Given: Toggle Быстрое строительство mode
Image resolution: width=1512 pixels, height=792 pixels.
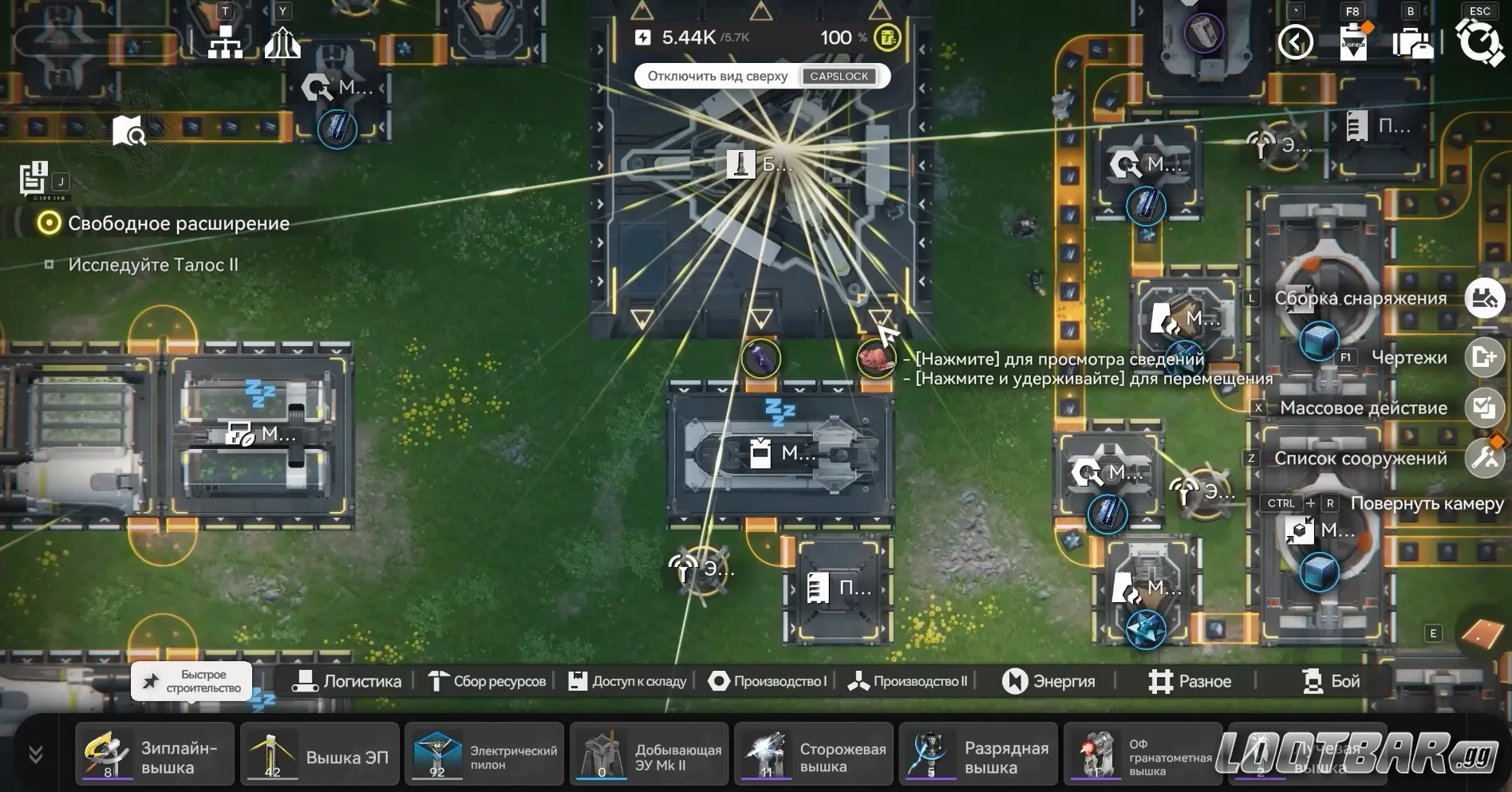Looking at the screenshot, I should pos(190,682).
